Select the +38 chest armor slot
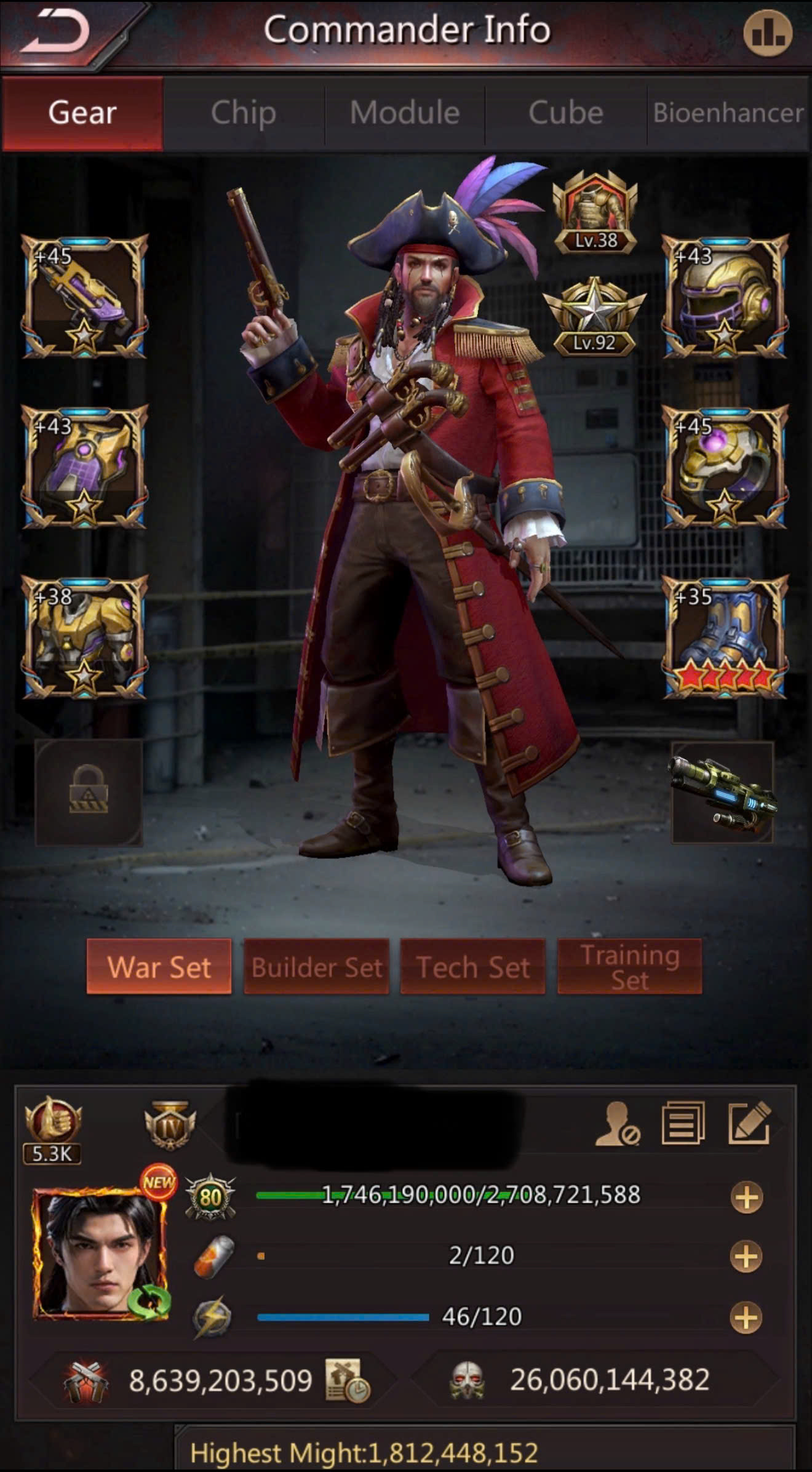The height and width of the screenshot is (1472, 812). point(85,638)
